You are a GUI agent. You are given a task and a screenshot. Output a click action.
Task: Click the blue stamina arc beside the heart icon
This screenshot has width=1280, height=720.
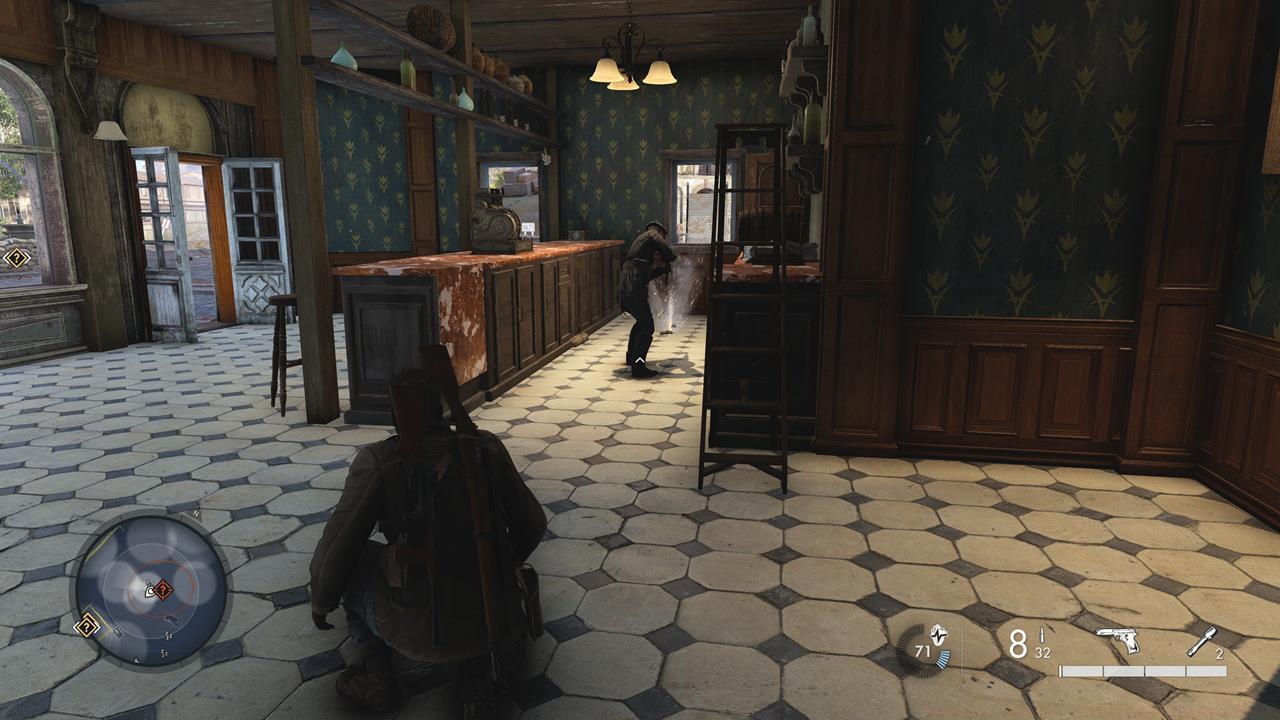[x=944, y=659]
